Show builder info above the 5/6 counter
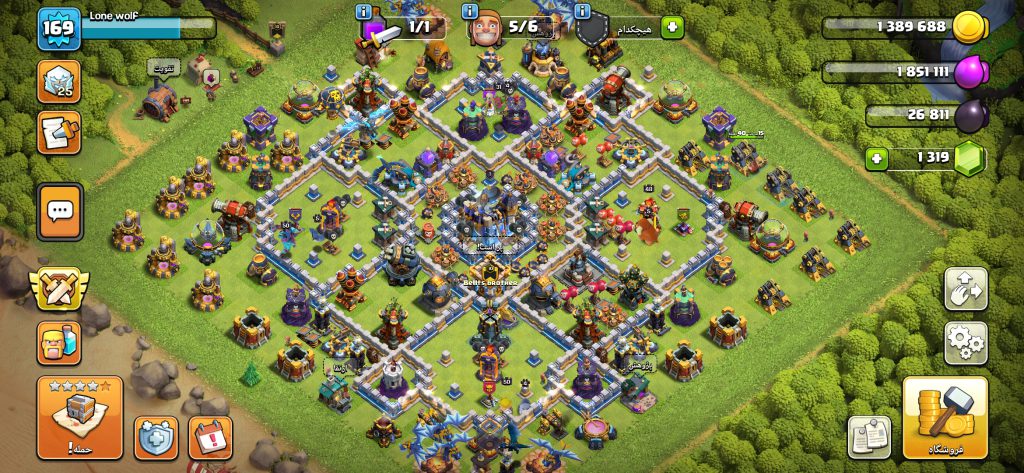Image resolution: width=1024 pixels, height=473 pixels. point(469,11)
